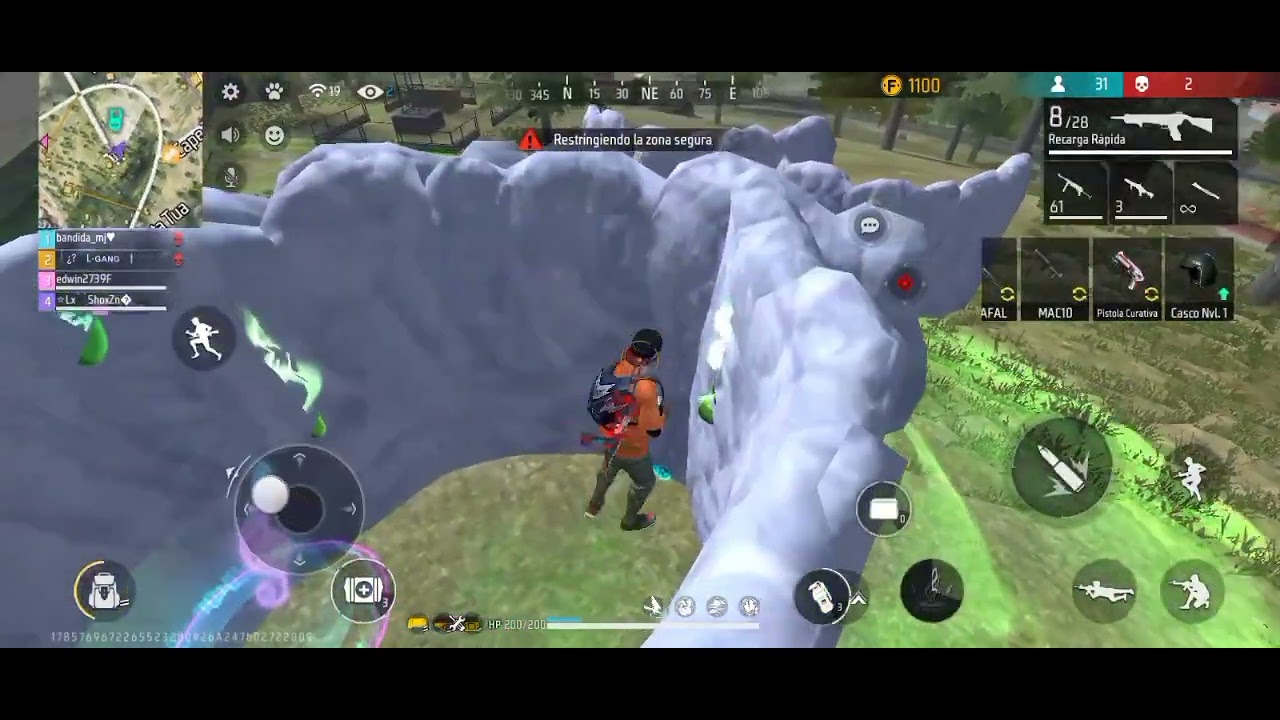Screen dimensions: 1280x720
Task: Open the quick chat bubble
Action: [x=870, y=227]
